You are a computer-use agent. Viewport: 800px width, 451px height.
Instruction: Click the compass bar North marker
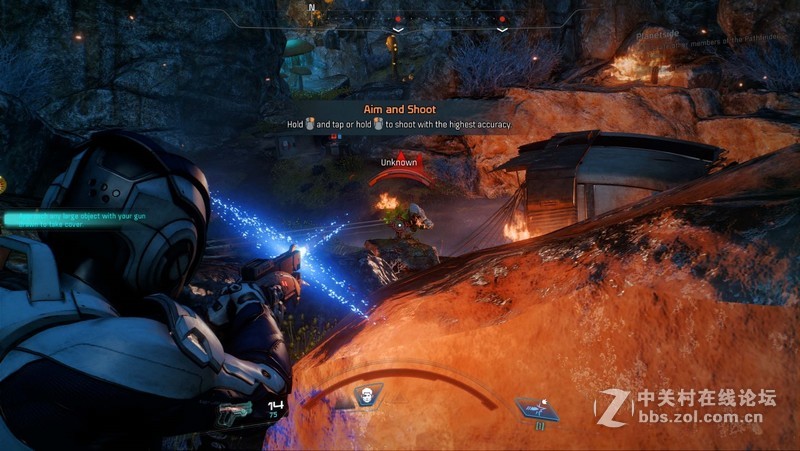[x=311, y=8]
